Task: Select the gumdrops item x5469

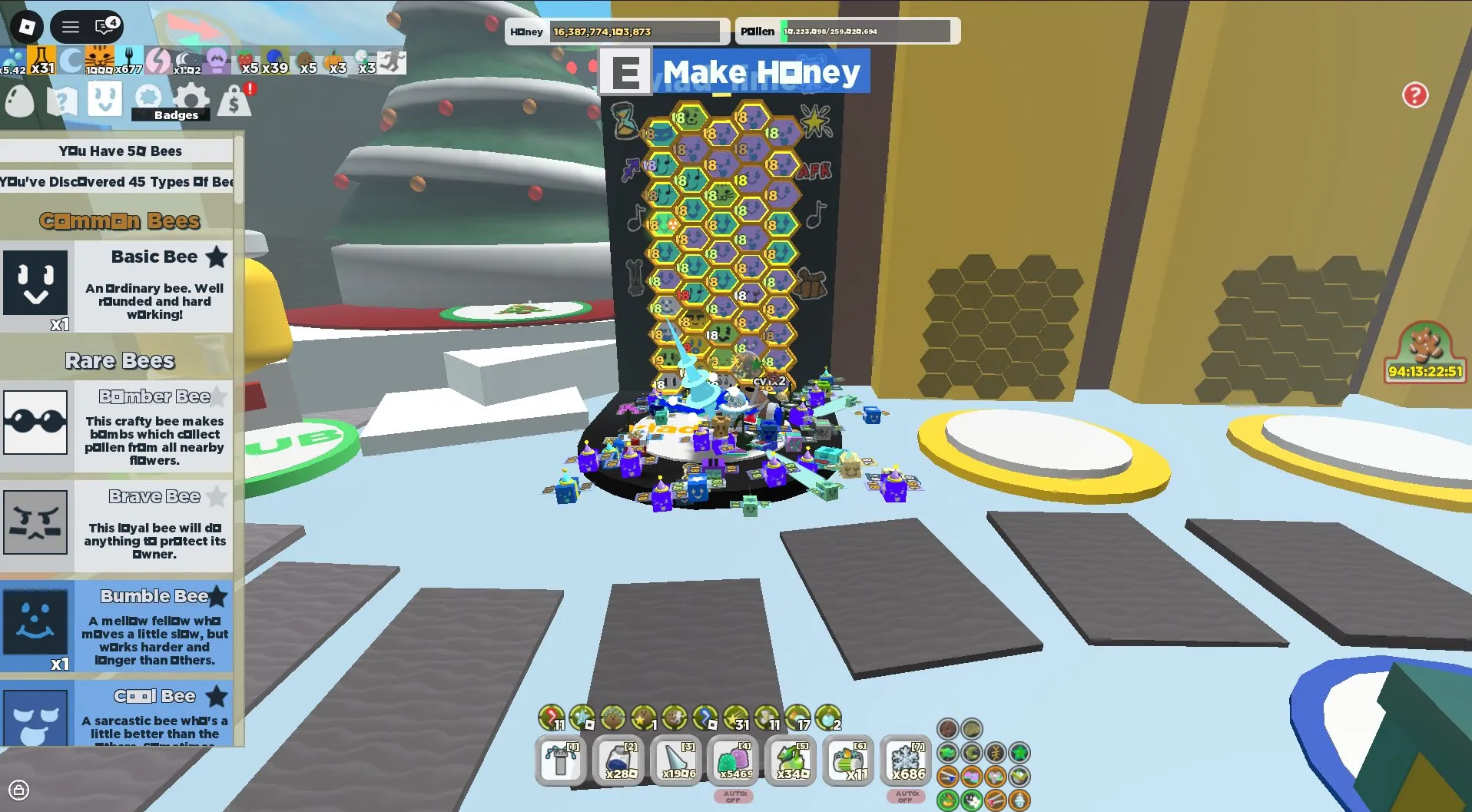Action: (734, 761)
